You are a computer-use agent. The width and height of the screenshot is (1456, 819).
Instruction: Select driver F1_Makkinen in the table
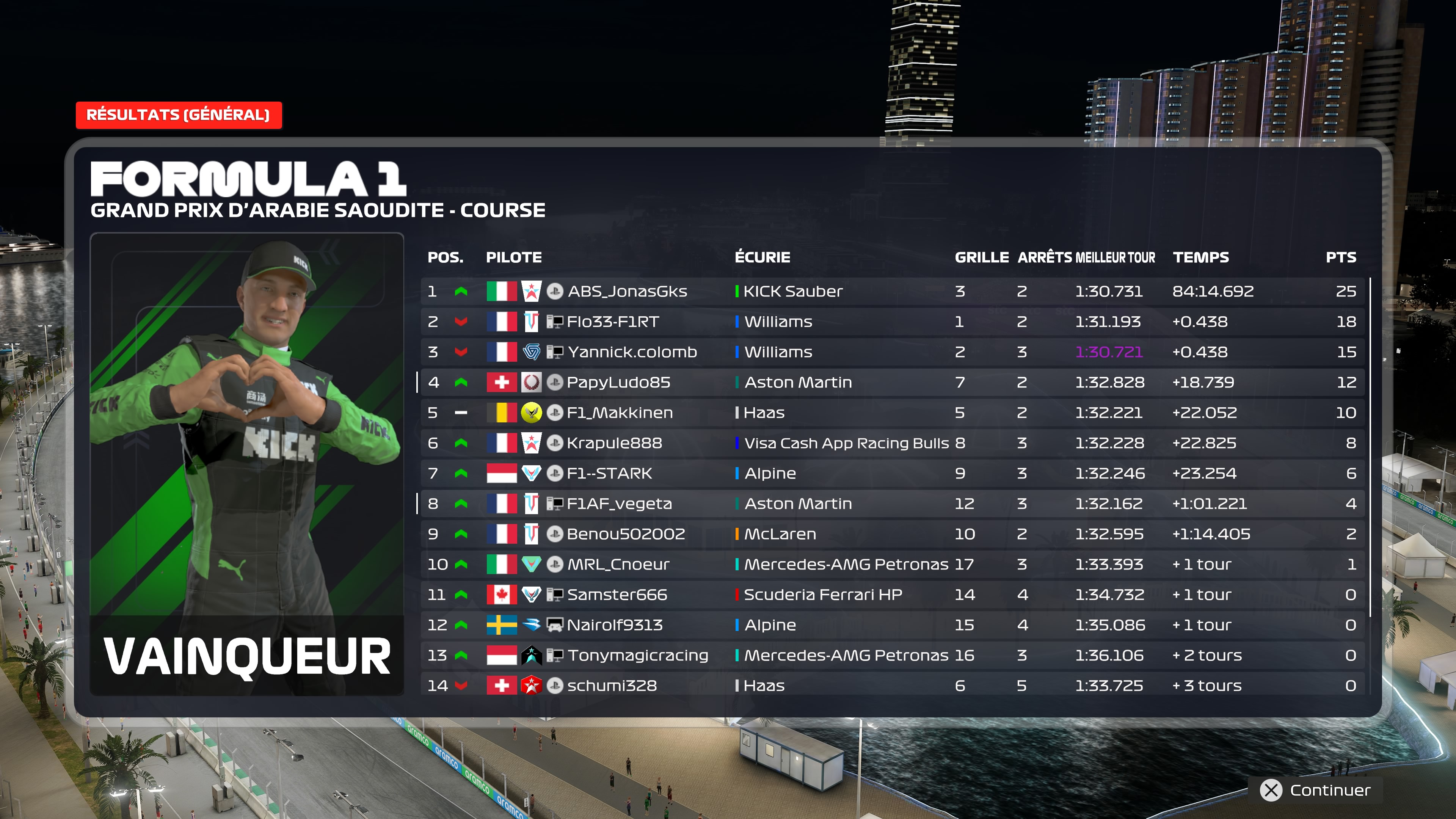620,413
